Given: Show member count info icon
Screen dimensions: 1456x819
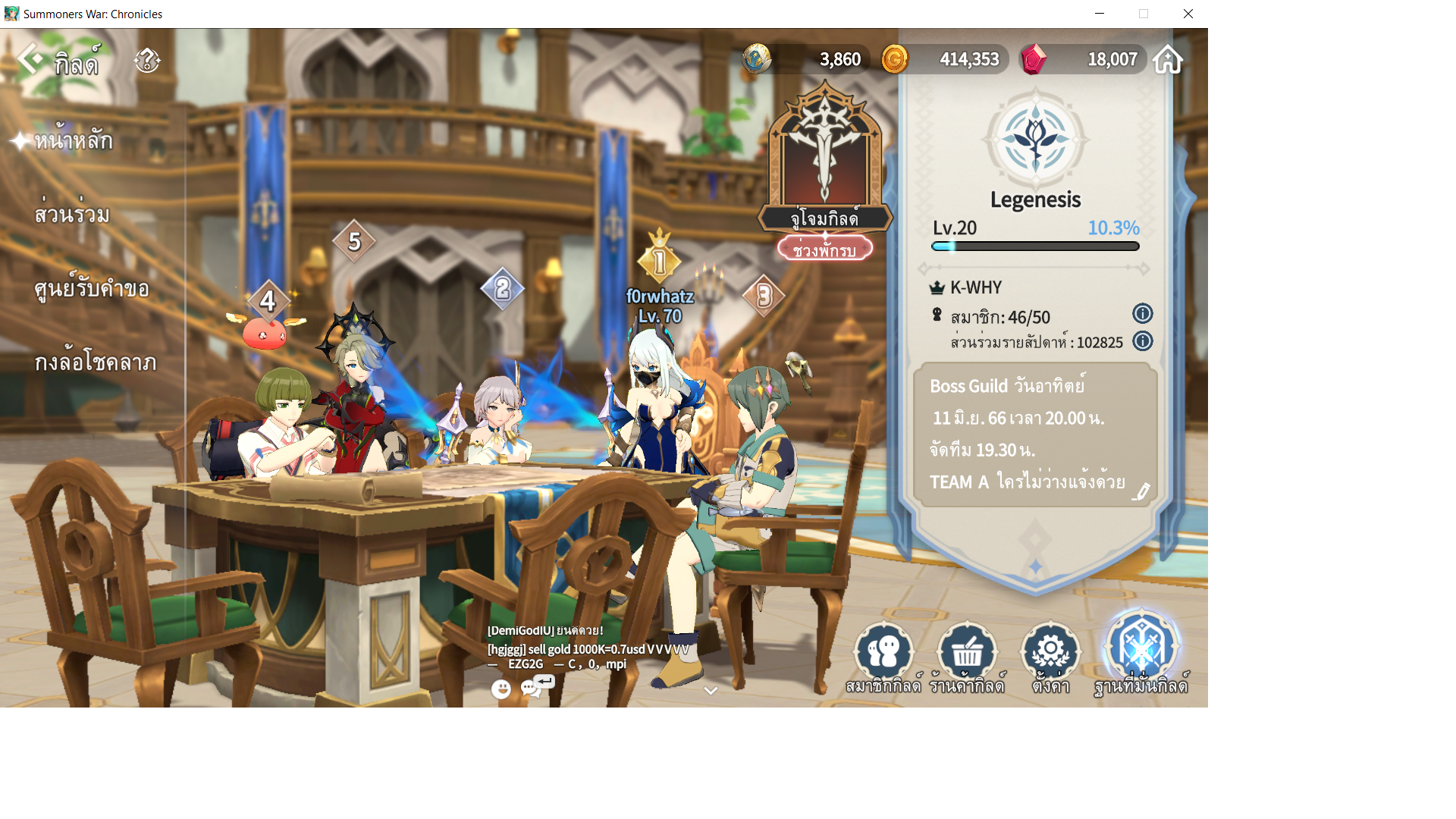Looking at the screenshot, I should coord(1142,314).
